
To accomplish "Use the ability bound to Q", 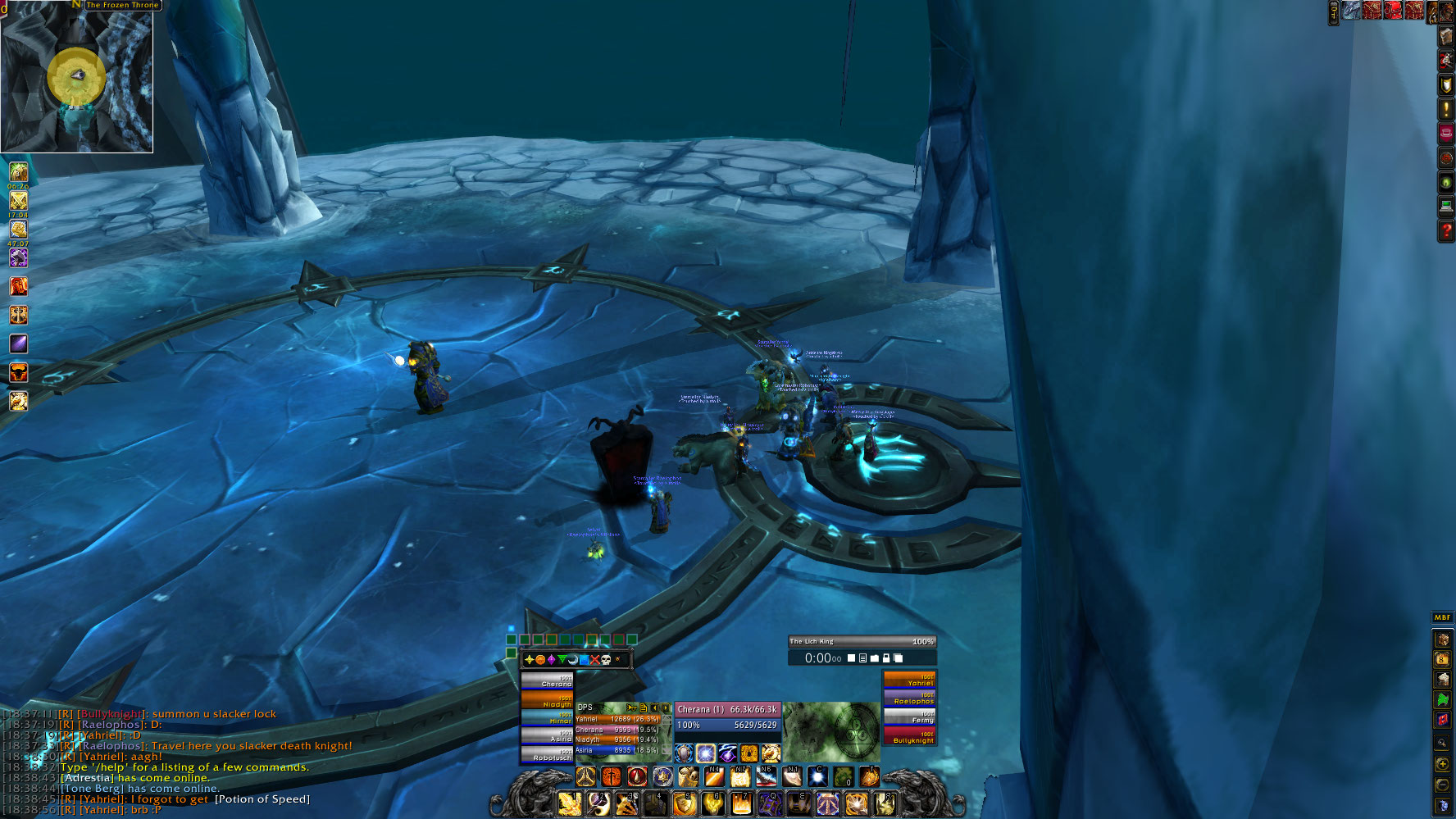I will coord(769,803).
